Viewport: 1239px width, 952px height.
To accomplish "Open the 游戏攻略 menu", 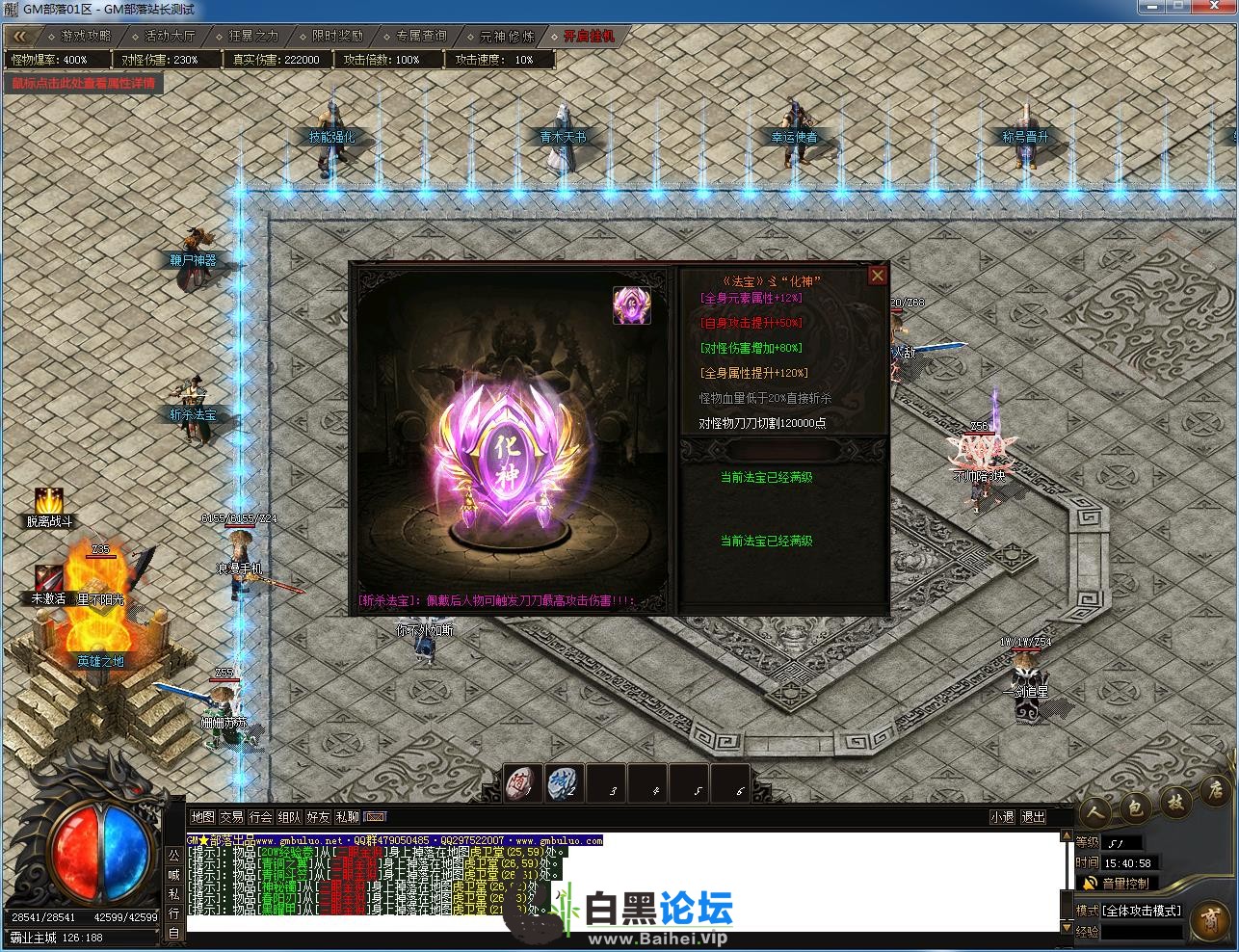I will click(85, 36).
